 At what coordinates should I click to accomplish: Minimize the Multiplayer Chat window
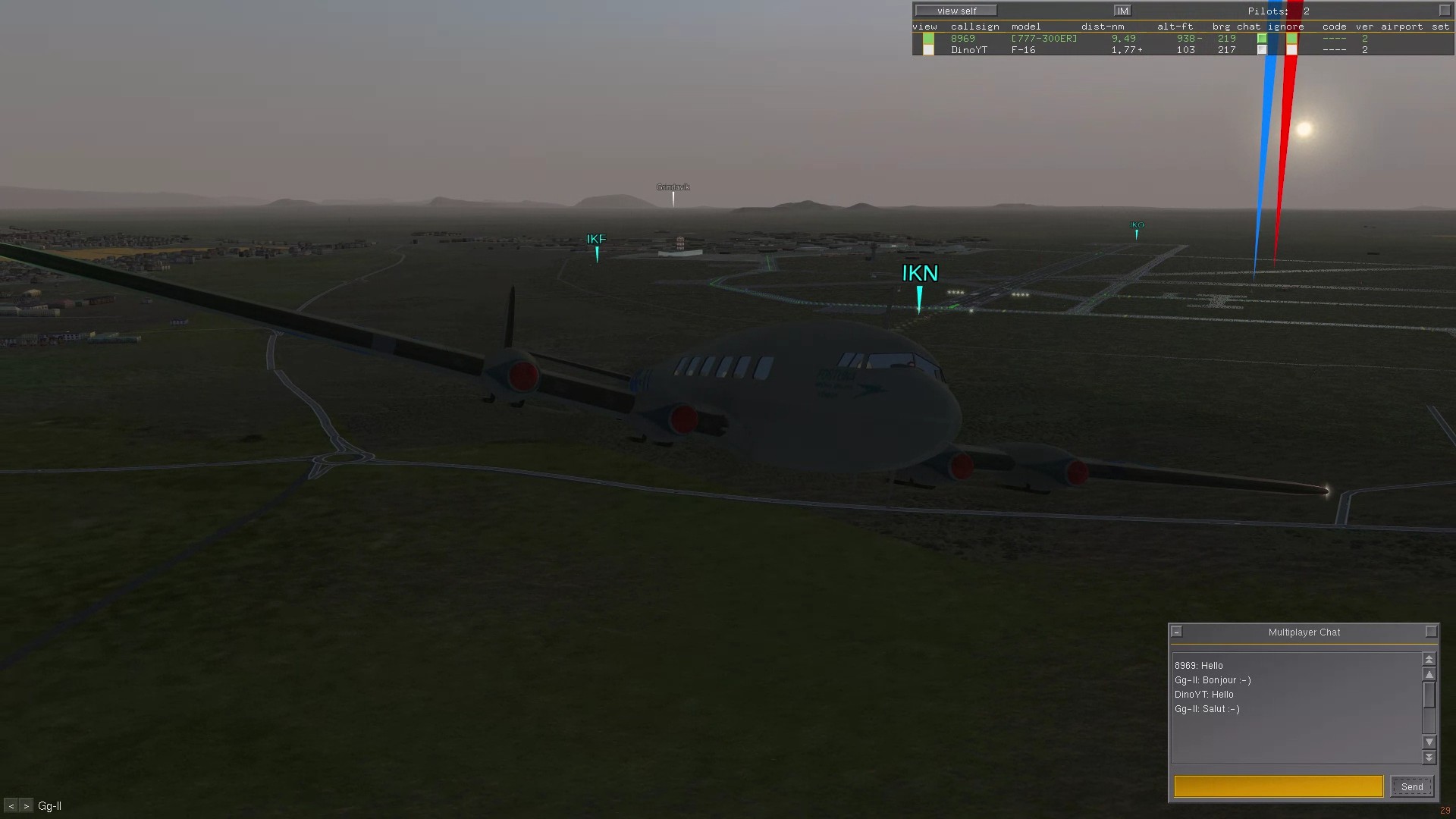coord(1177,632)
